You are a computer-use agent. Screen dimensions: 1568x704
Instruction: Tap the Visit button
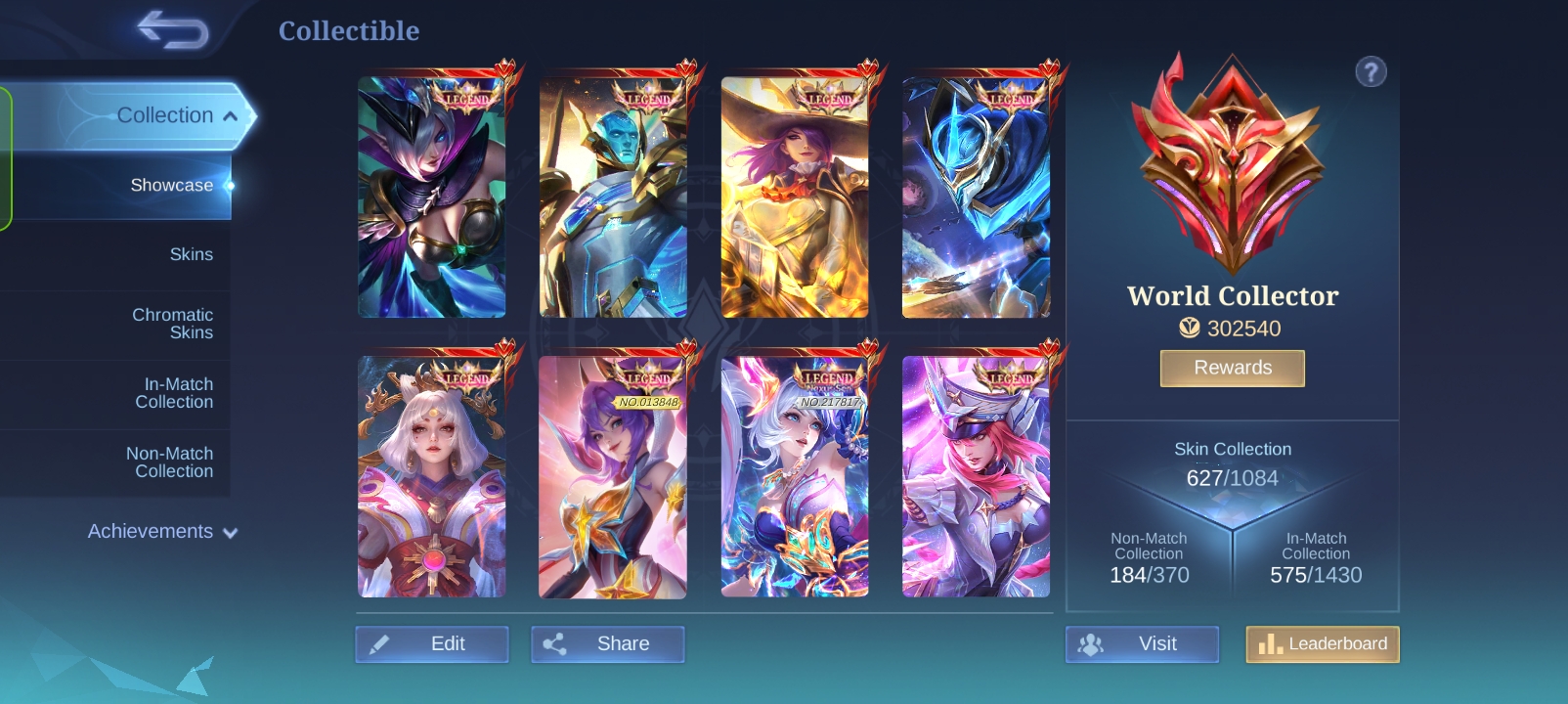click(x=1142, y=643)
